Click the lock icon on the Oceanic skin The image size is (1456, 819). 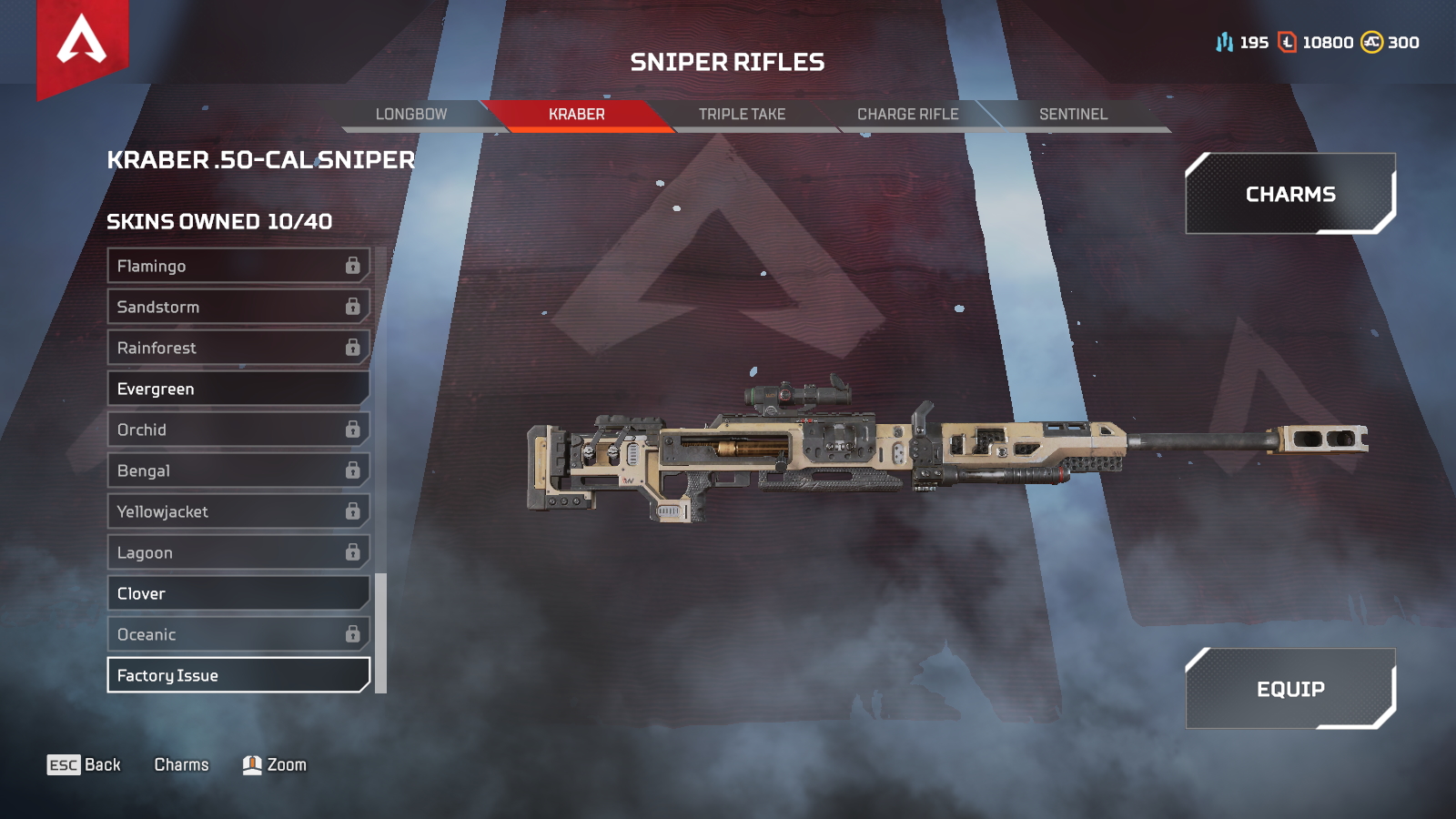pyautogui.click(x=352, y=634)
